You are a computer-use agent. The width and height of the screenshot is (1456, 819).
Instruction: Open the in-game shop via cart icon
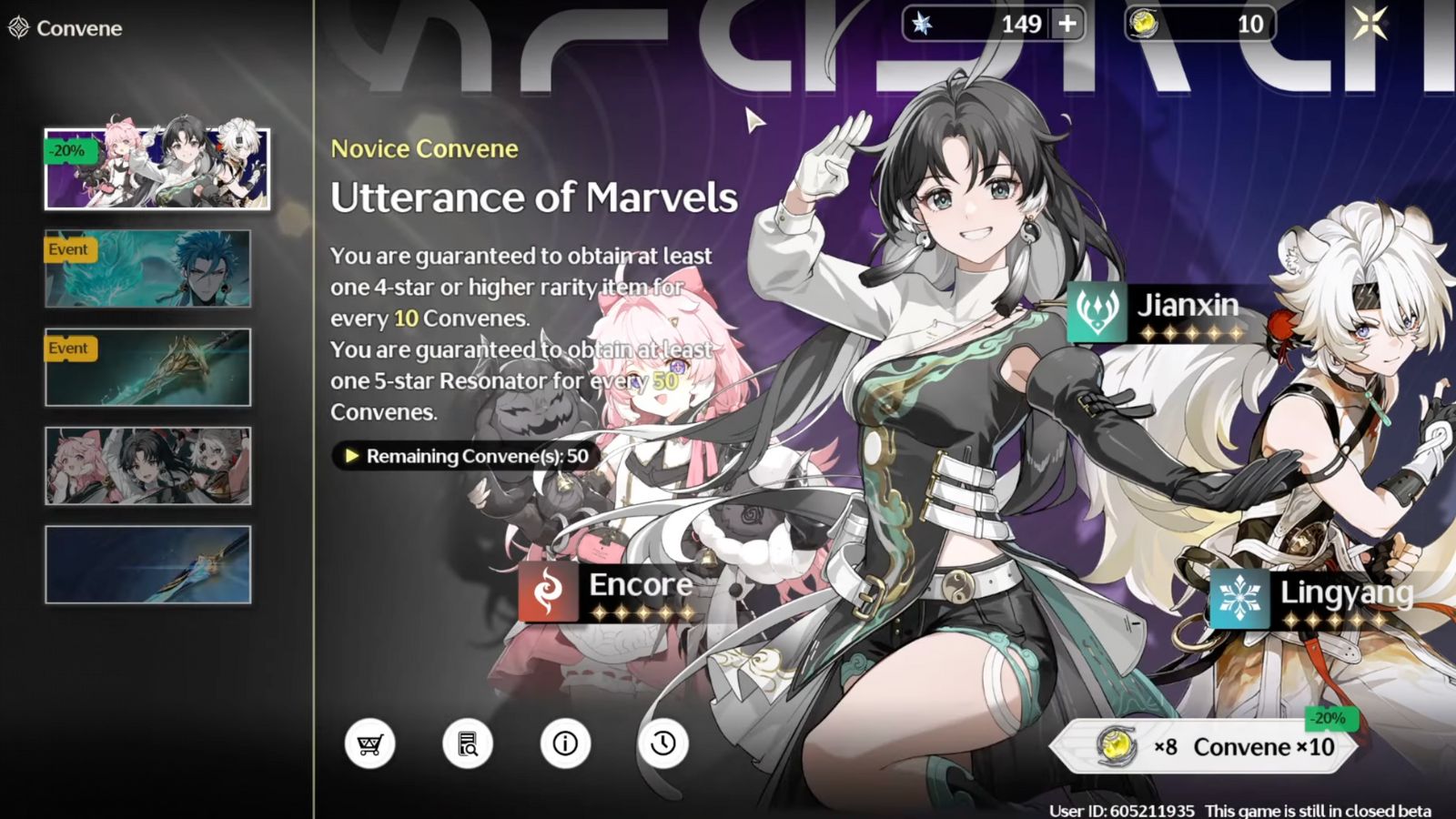[369, 743]
